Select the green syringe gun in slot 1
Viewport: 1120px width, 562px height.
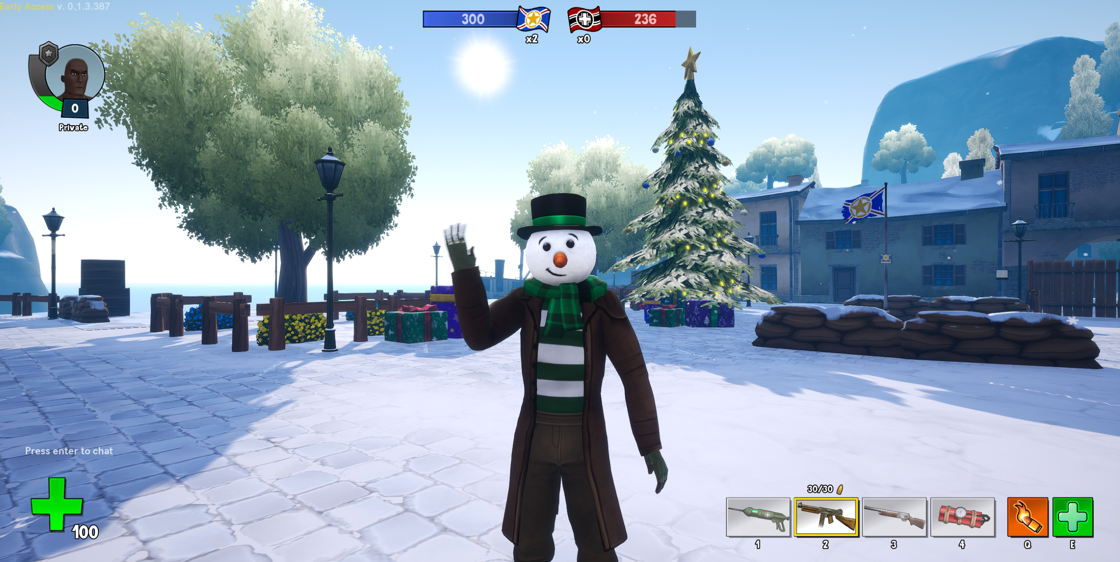click(758, 517)
